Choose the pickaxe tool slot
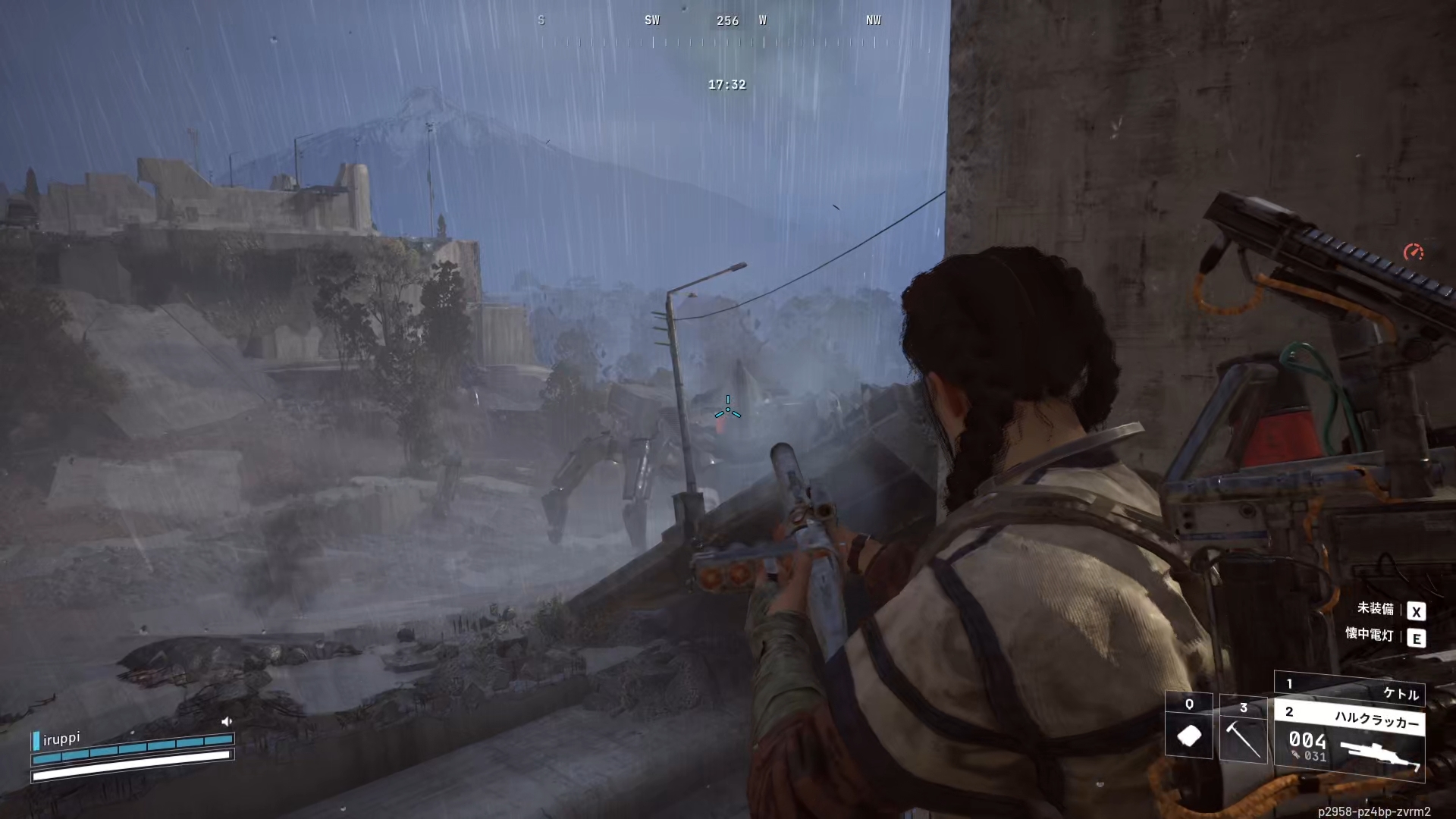1456x819 pixels. (1243, 730)
